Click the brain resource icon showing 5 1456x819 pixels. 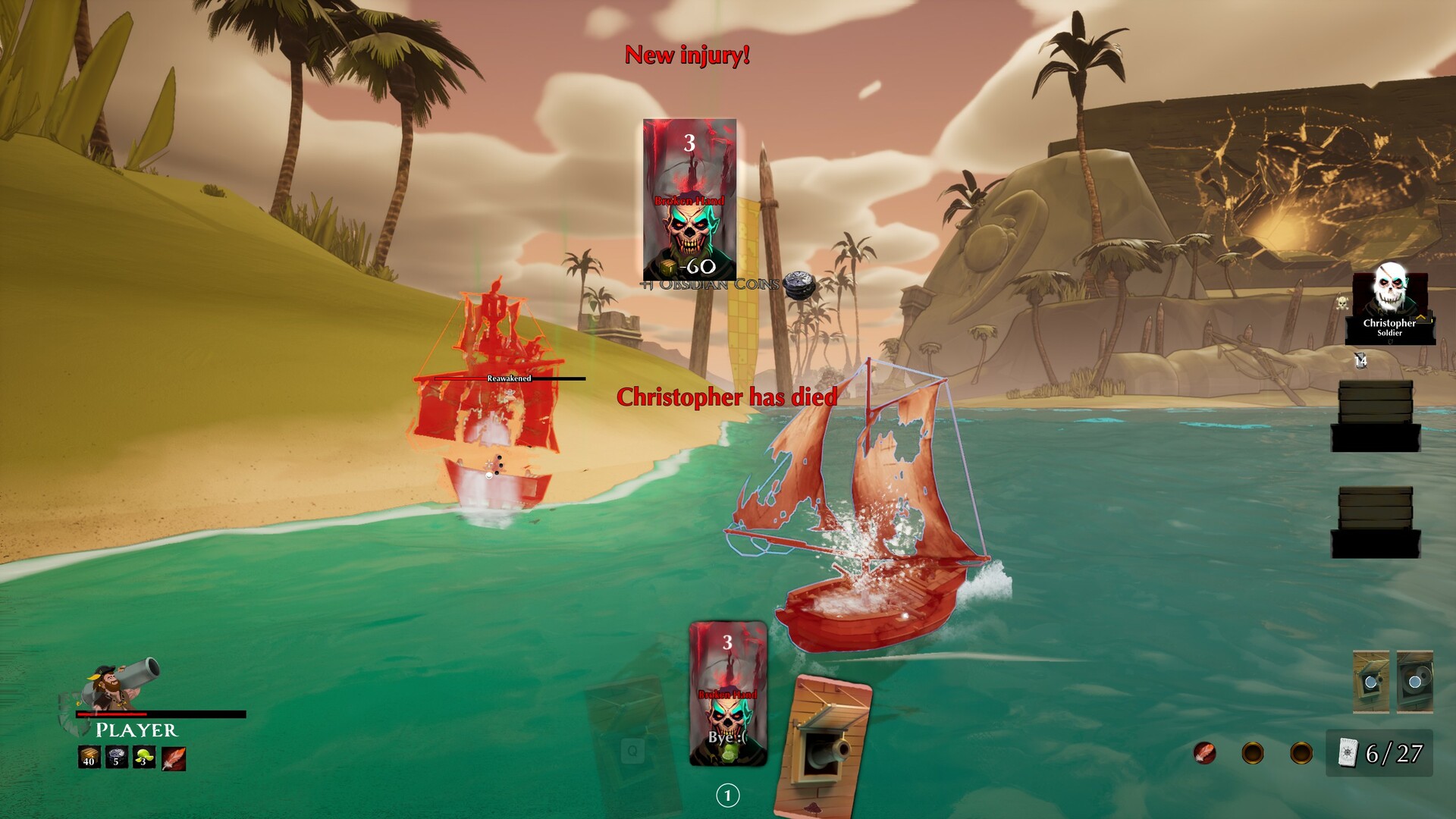click(x=116, y=757)
